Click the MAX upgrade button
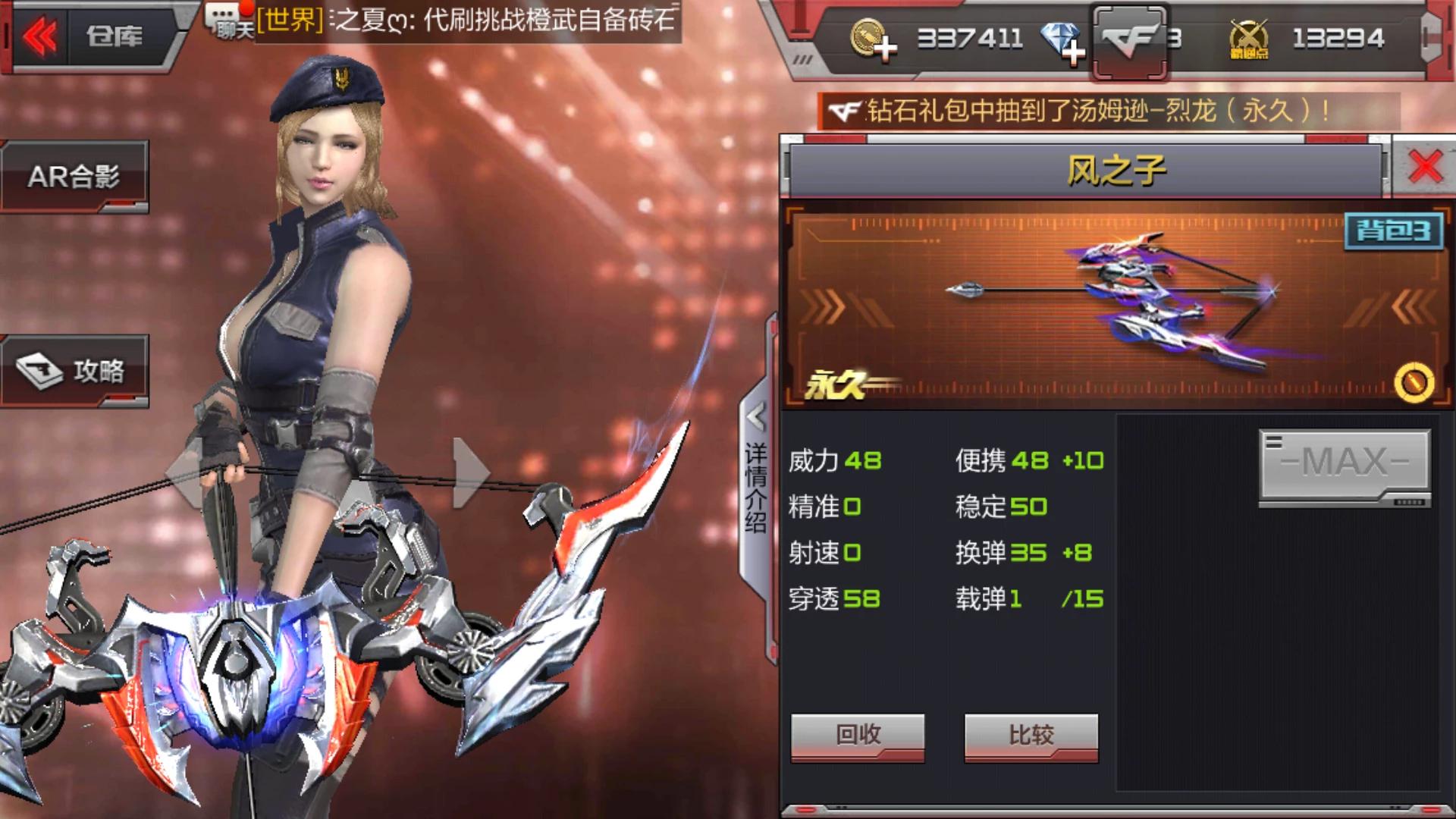 1345,462
